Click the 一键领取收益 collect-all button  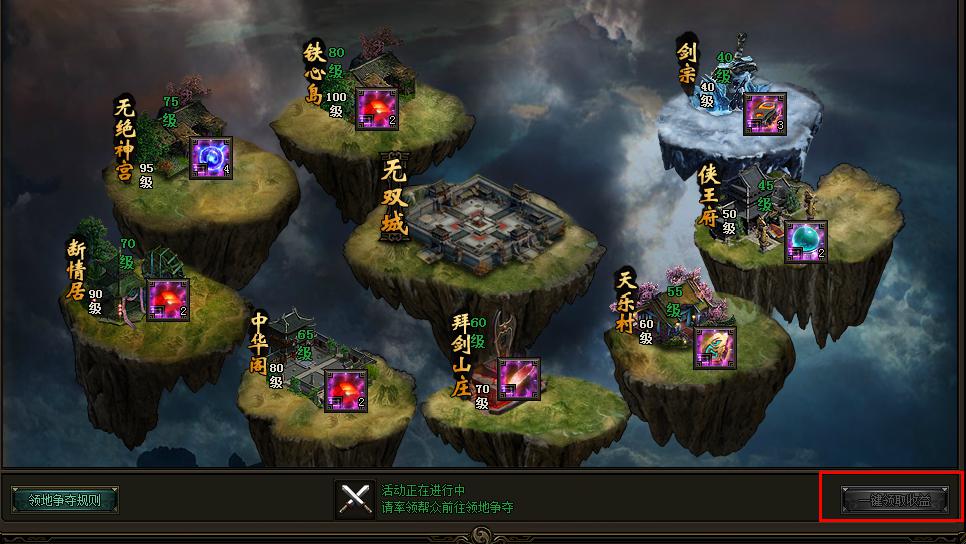coord(893,498)
